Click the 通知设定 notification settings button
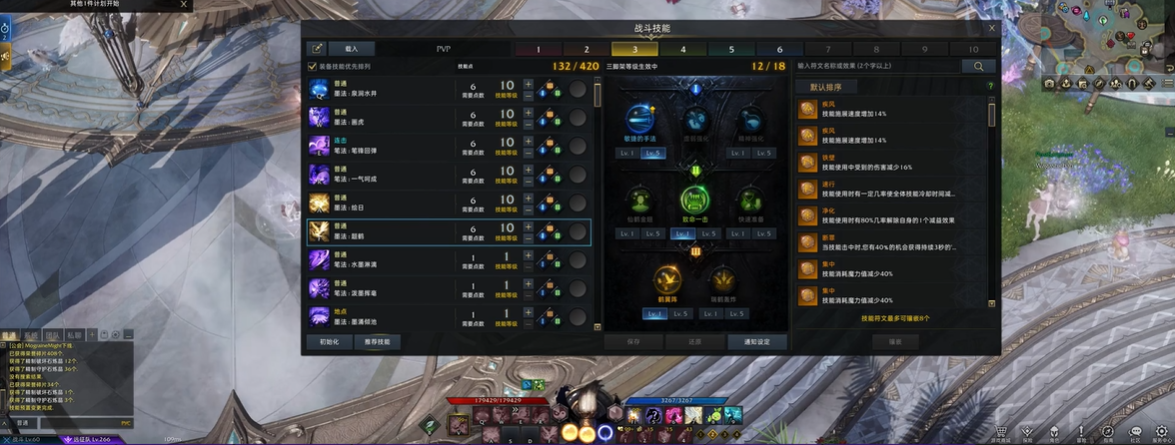Image resolution: width=1175 pixels, height=445 pixels. (x=757, y=342)
